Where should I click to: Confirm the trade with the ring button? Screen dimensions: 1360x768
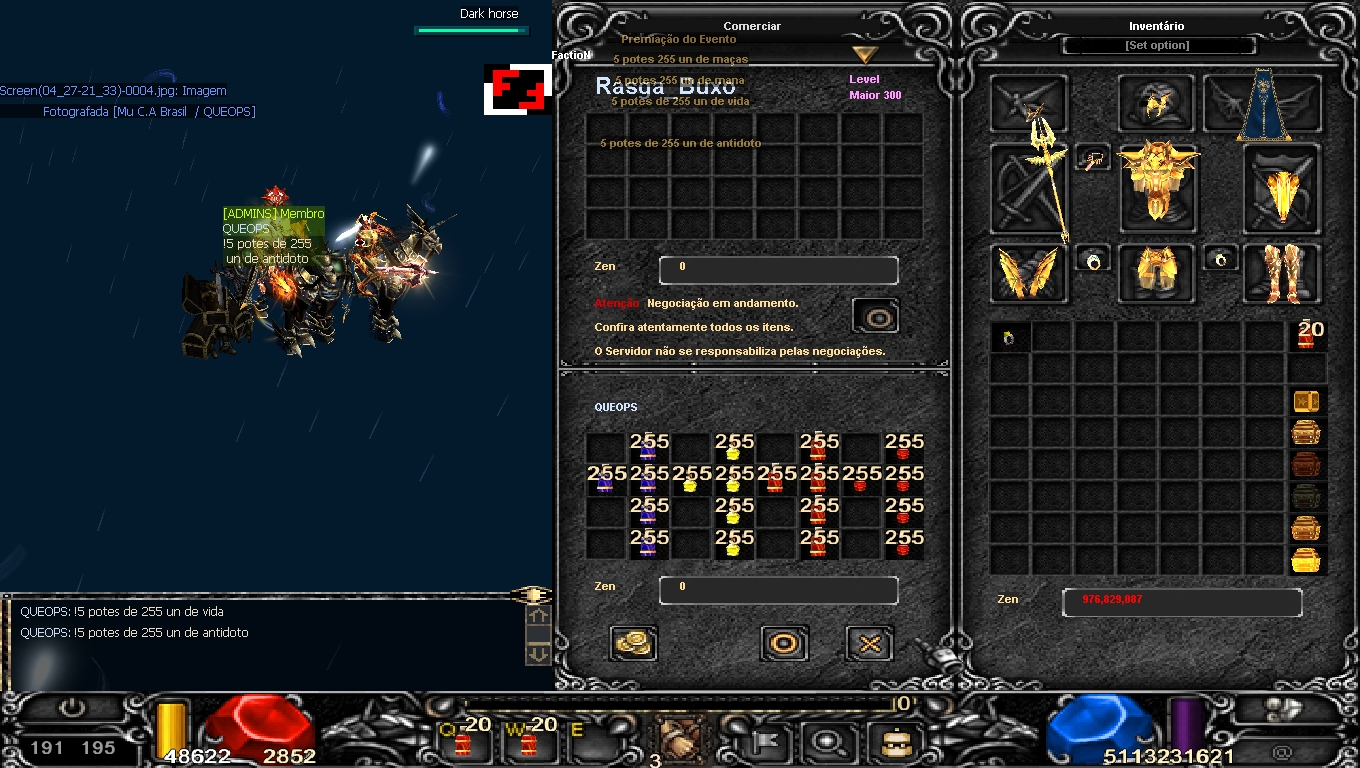[784, 643]
